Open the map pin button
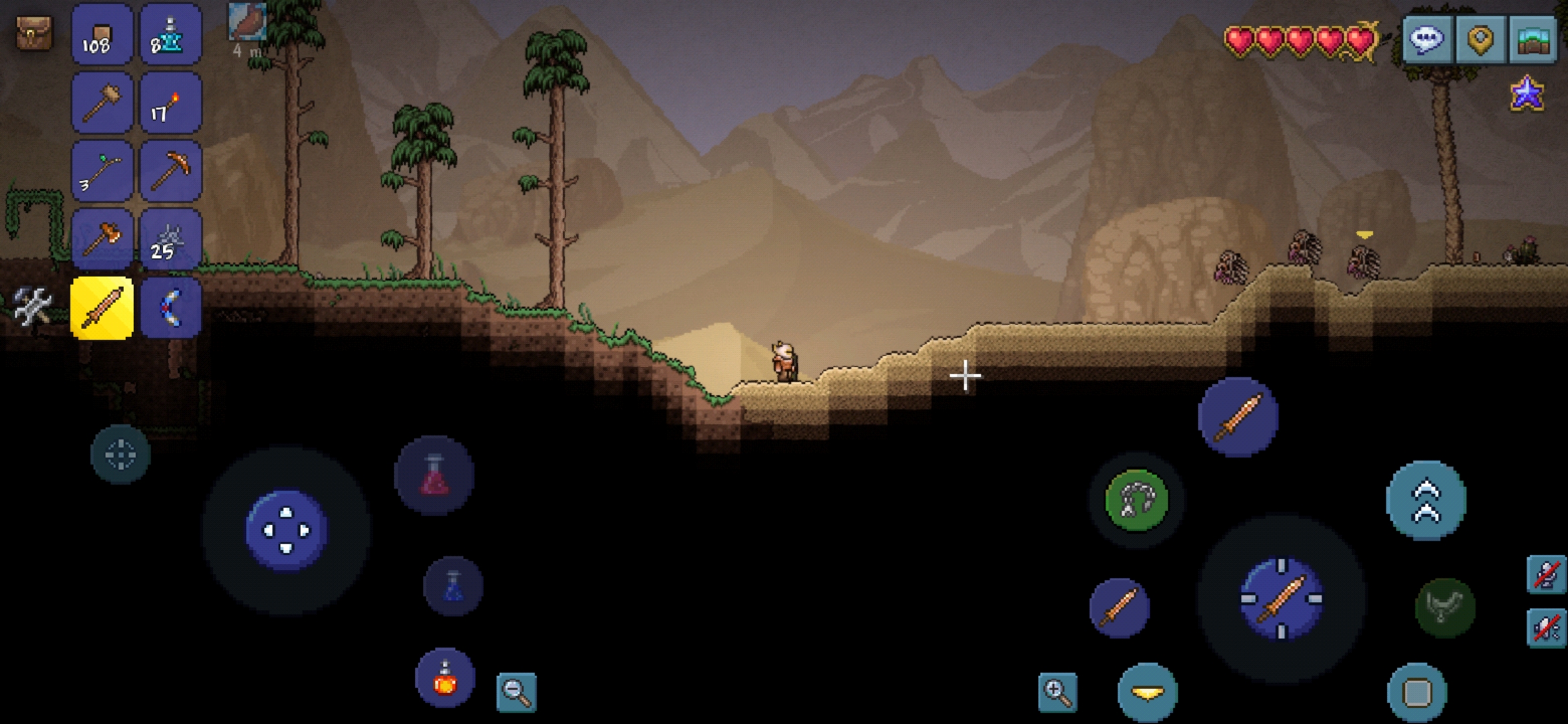Viewport: 1568px width, 724px height. tap(1481, 39)
